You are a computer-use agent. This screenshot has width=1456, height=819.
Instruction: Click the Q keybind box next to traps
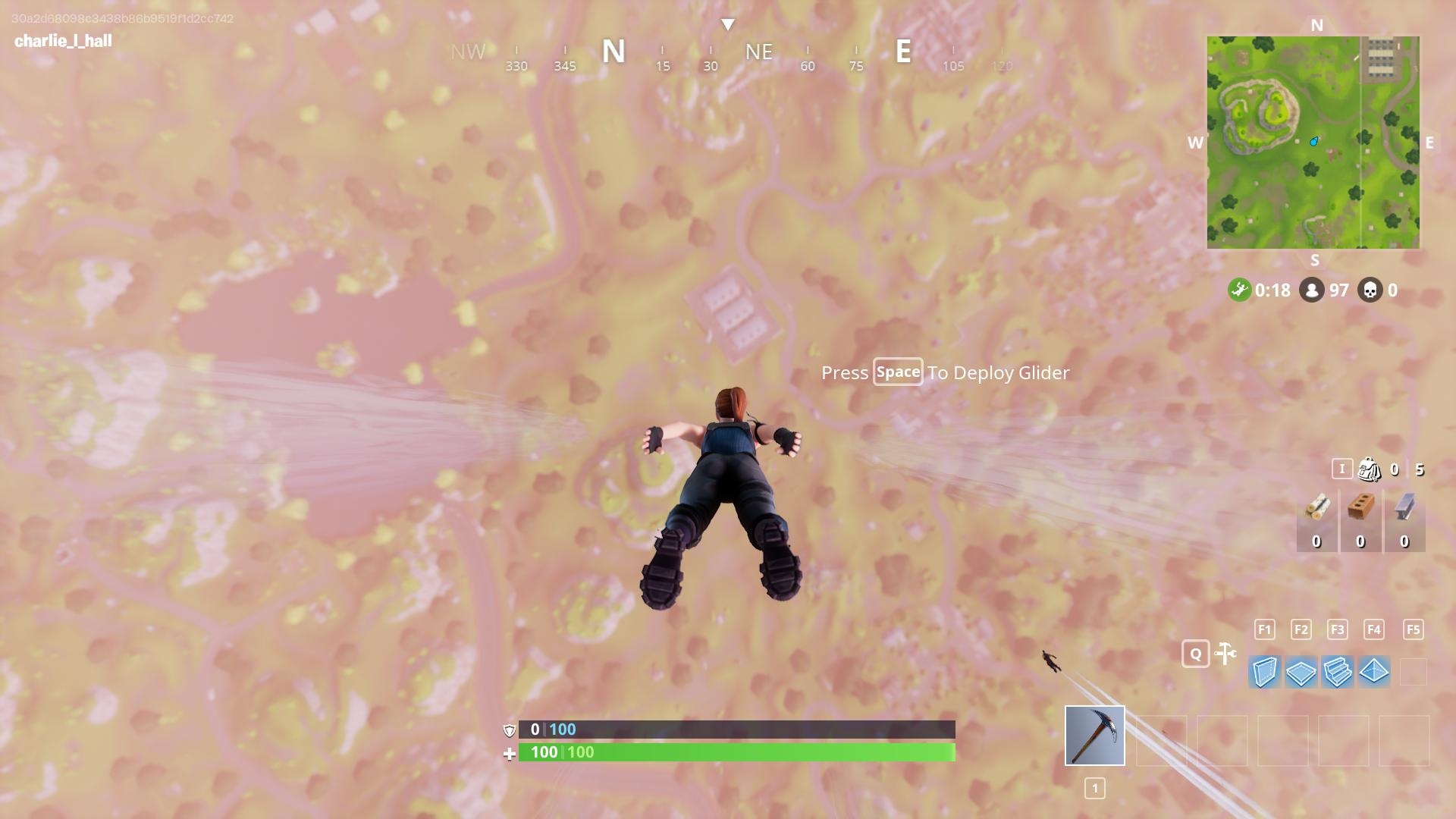click(1197, 653)
